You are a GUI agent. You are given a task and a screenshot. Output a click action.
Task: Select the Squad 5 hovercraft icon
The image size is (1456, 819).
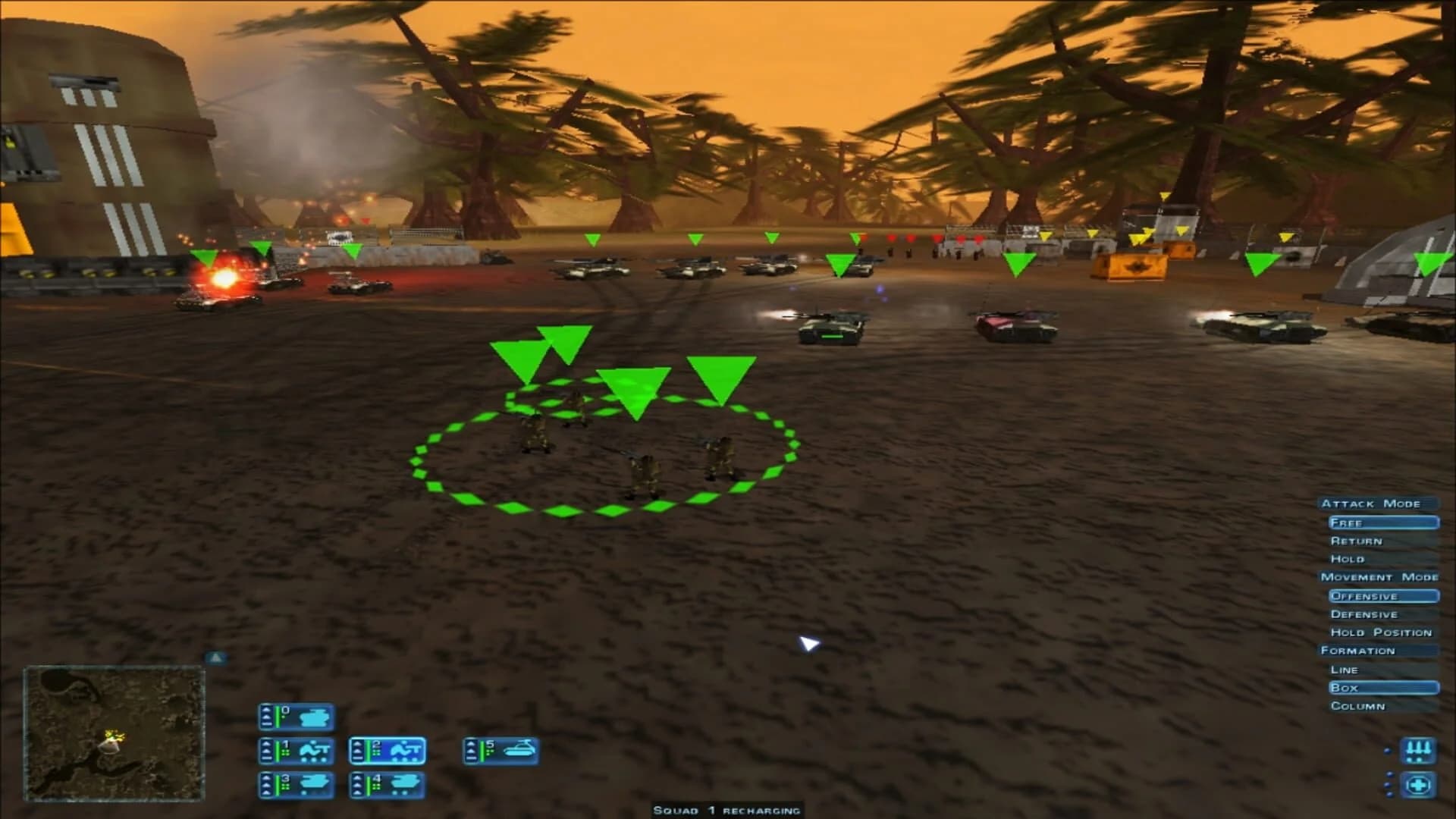pyautogui.click(x=518, y=750)
